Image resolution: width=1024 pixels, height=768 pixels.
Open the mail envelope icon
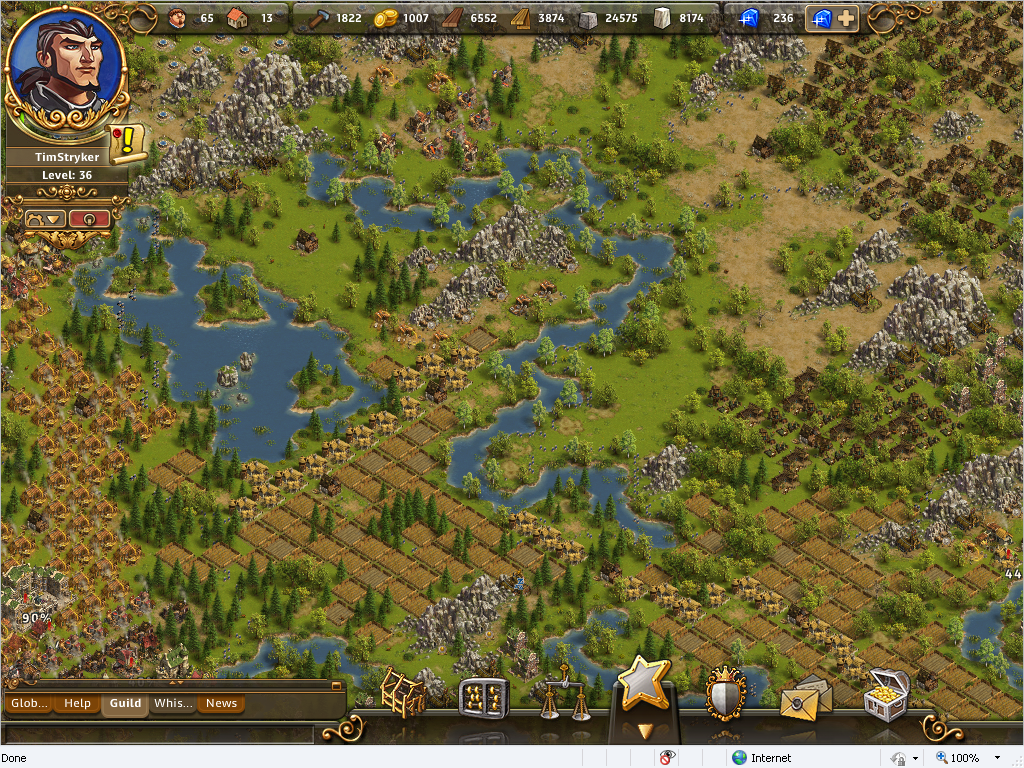click(804, 697)
